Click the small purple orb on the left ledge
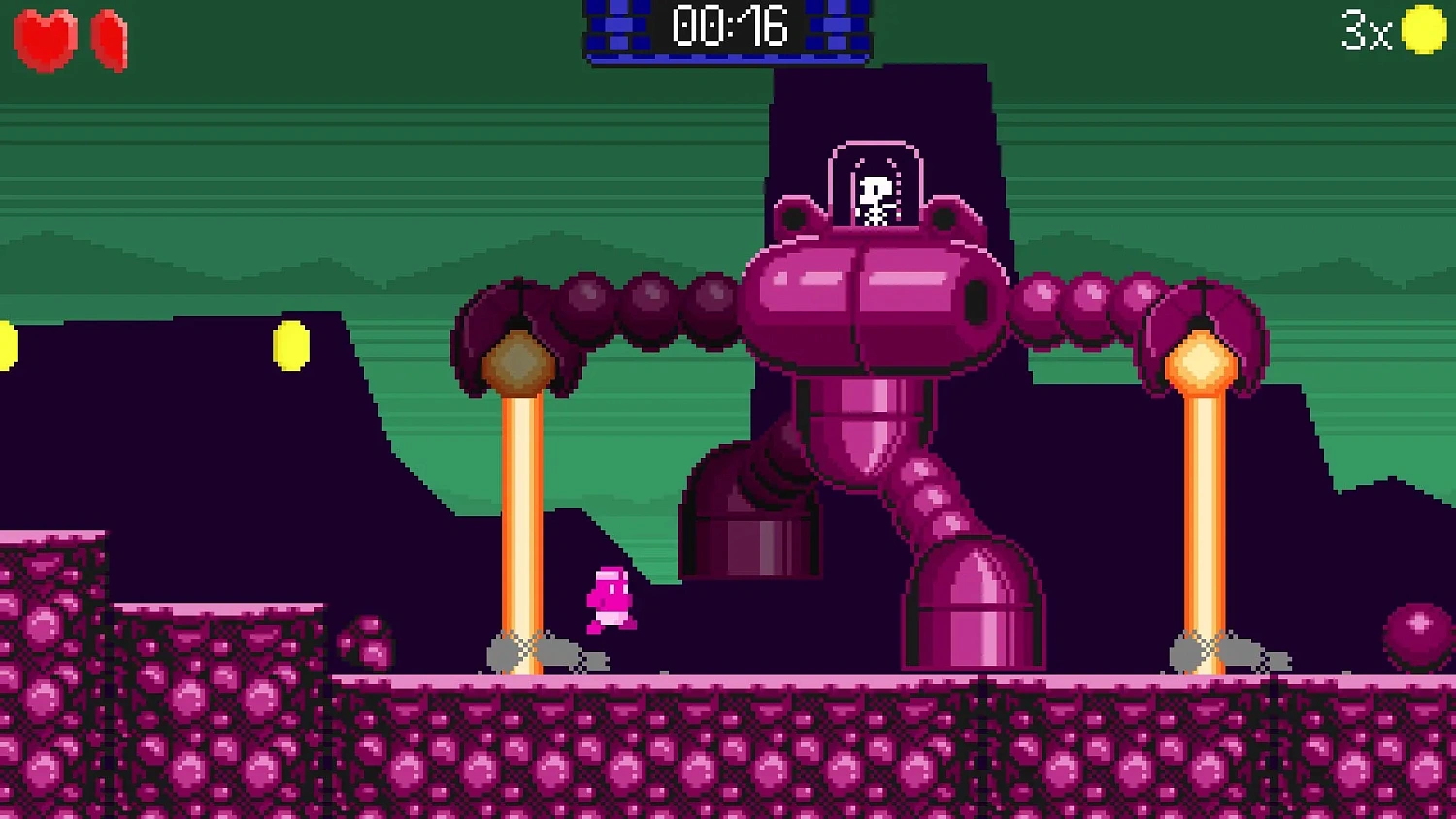The height and width of the screenshot is (819, 1456). coord(367,642)
